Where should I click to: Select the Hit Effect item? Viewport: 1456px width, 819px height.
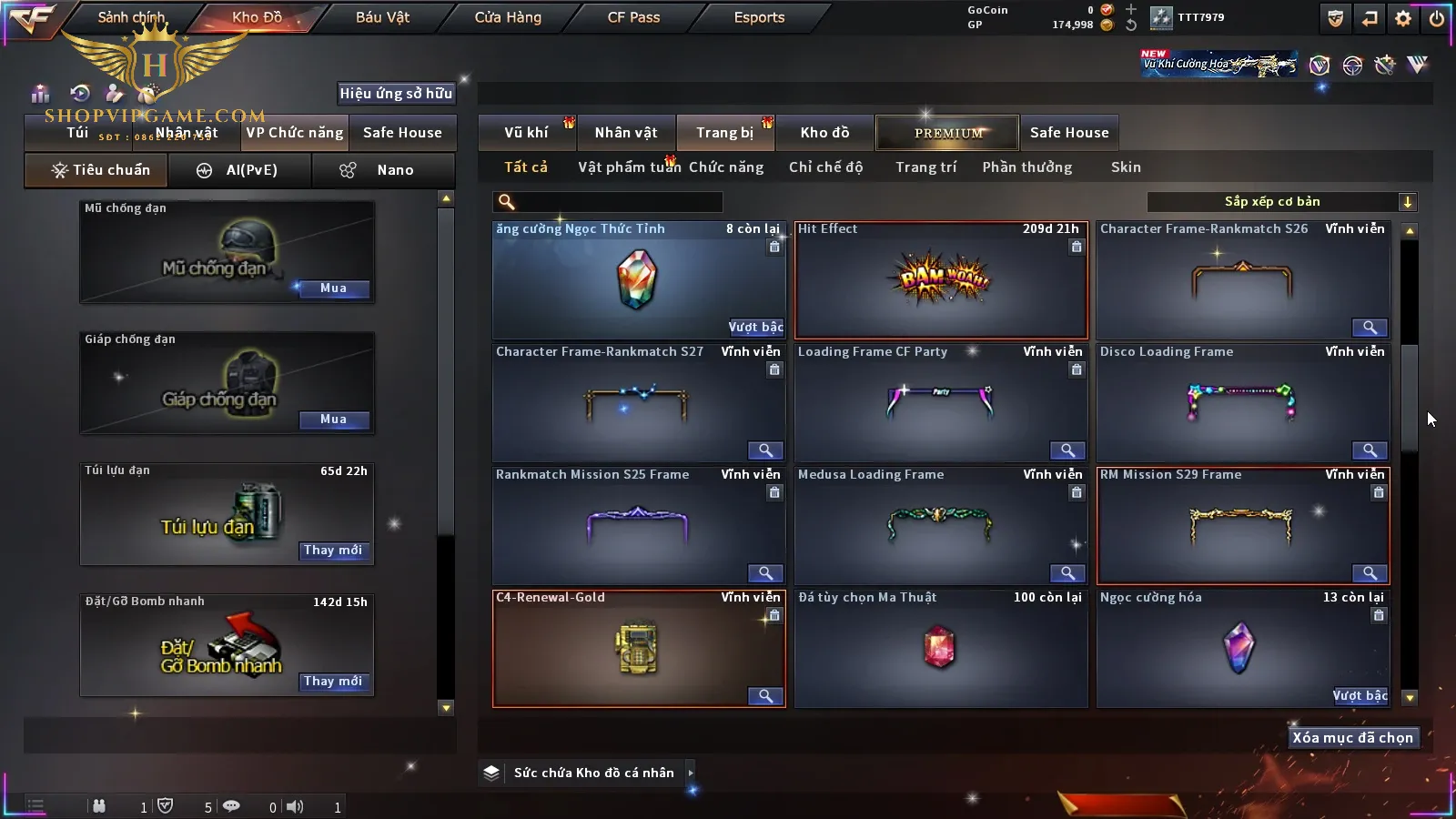(941, 280)
